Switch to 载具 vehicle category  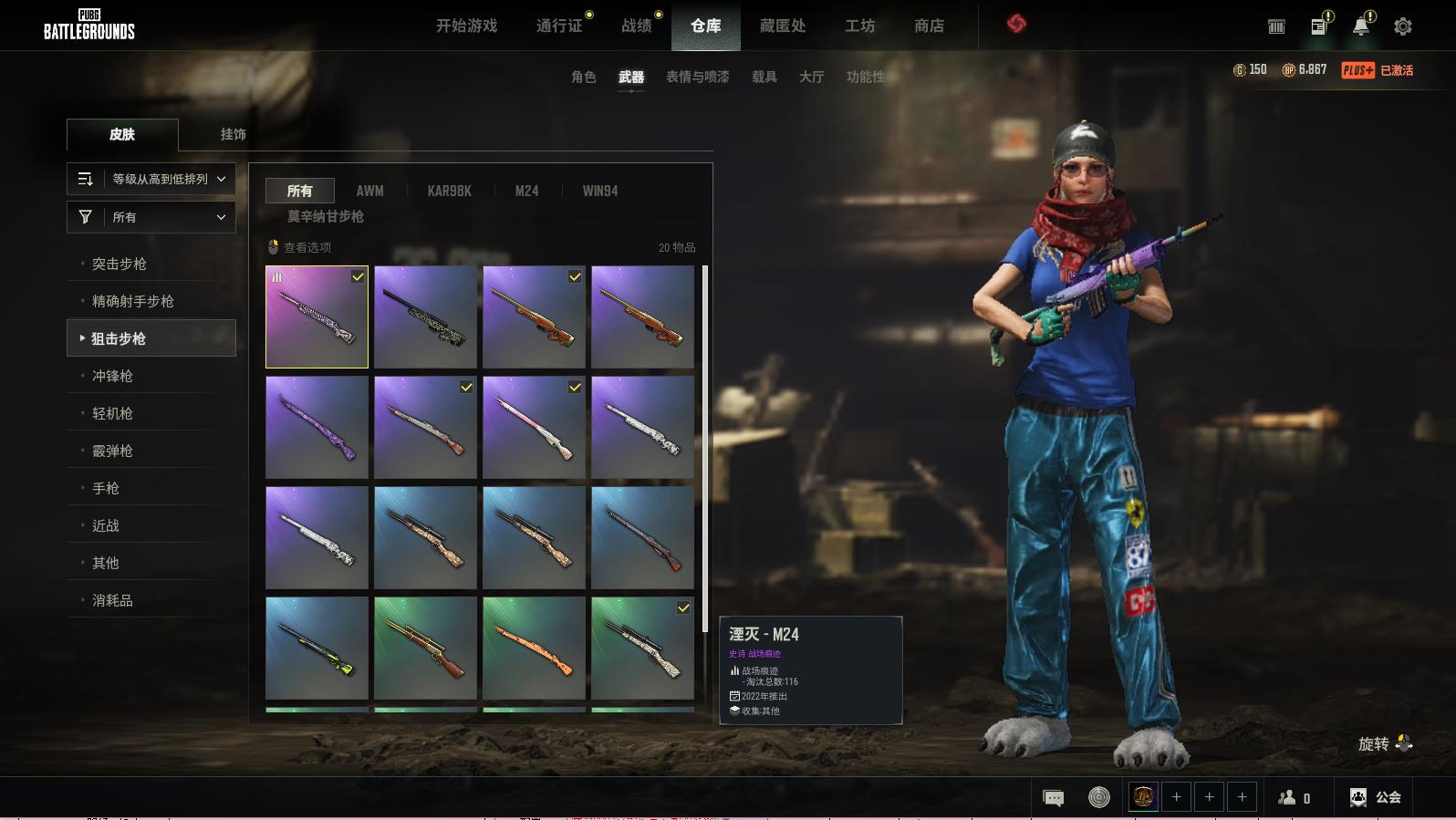tap(764, 77)
